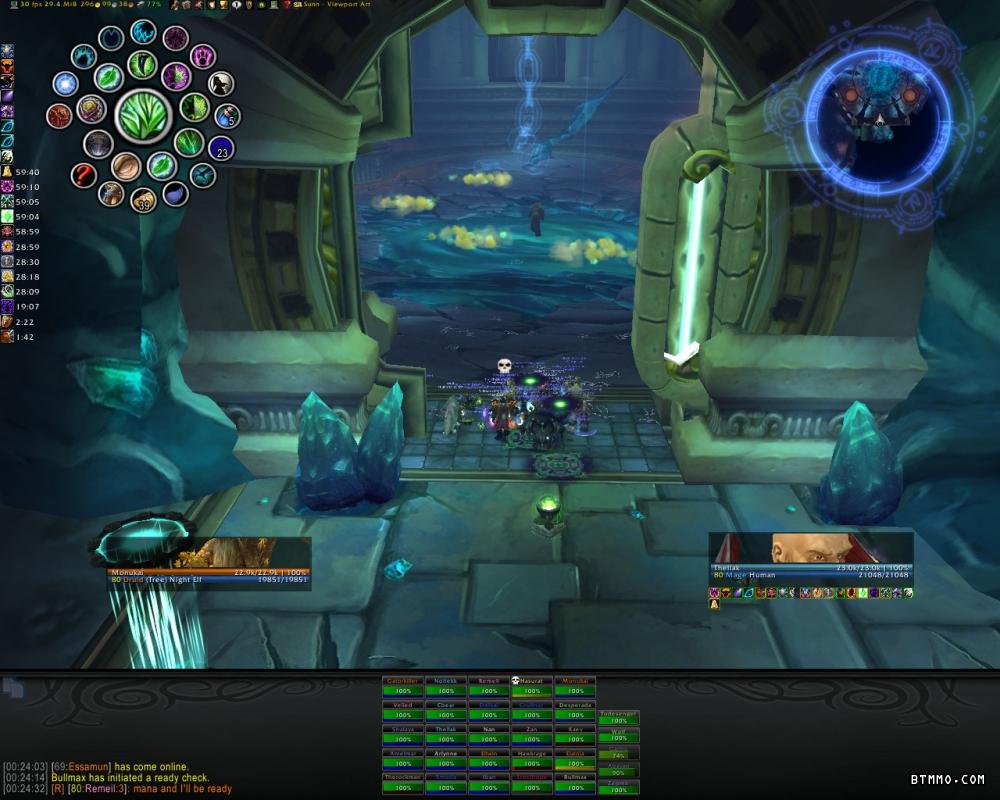Click the purple paw print ability
1000x800 pixels.
[204, 56]
